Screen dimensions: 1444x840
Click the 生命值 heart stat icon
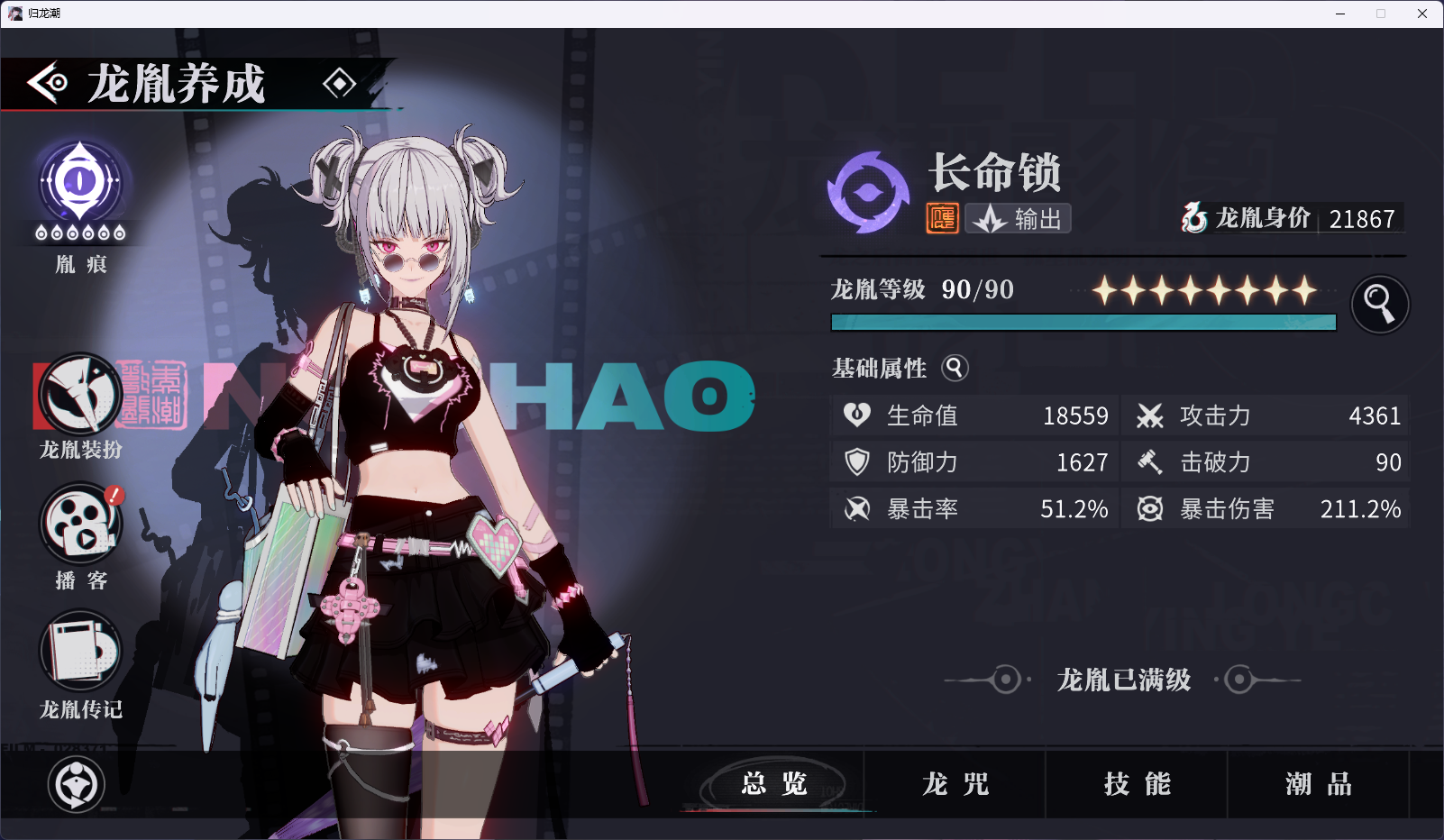coord(858,415)
